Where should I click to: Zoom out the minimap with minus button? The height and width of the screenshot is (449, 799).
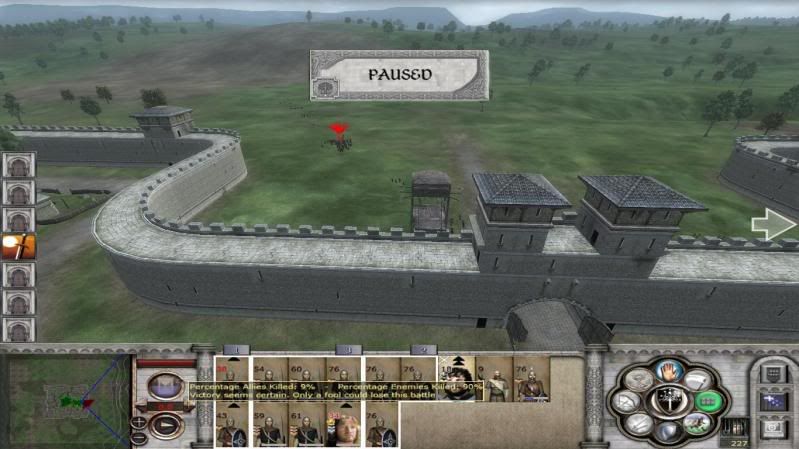(x=140, y=436)
